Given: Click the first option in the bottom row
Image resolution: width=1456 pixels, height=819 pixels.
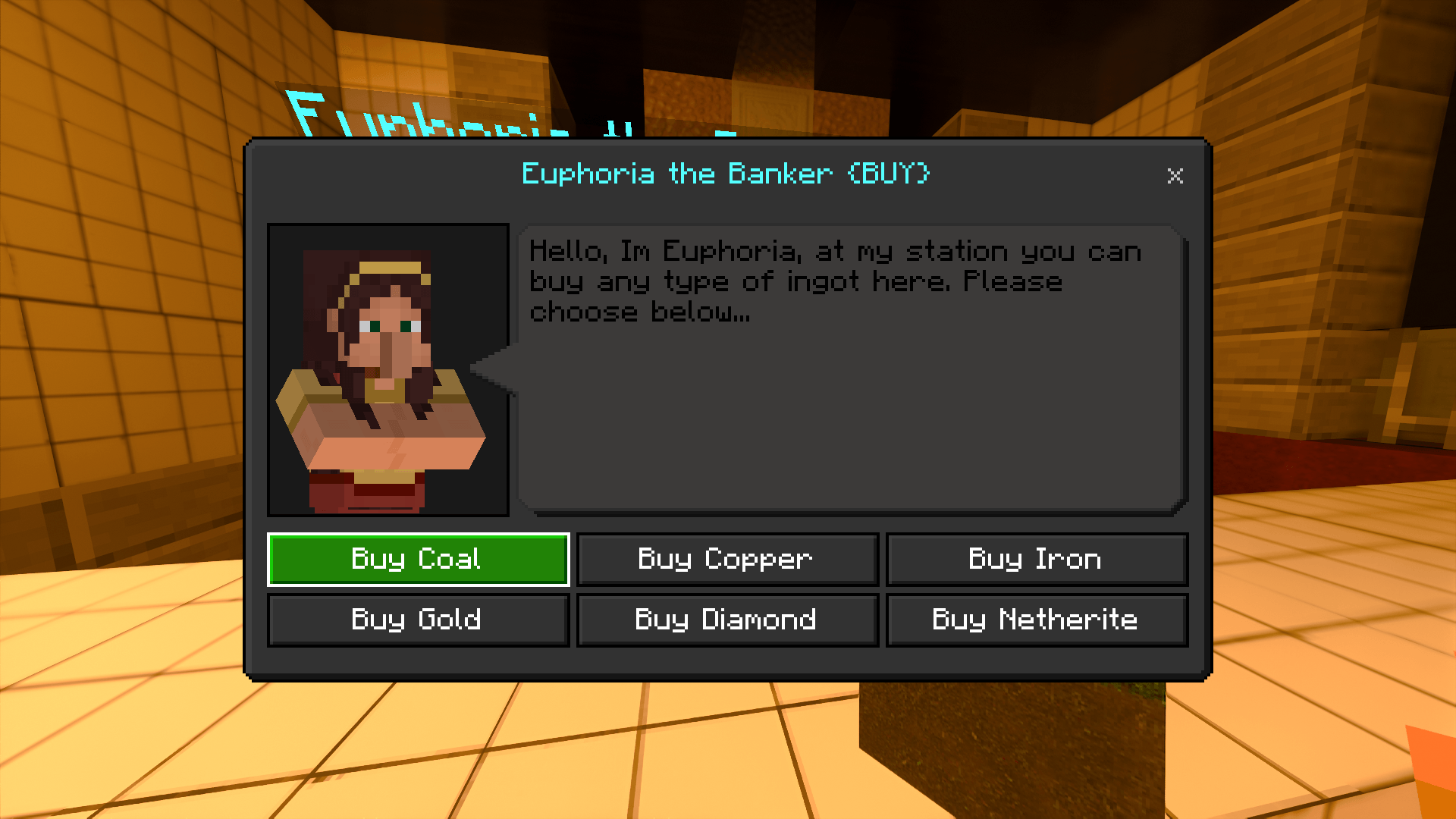Looking at the screenshot, I should tap(418, 620).
